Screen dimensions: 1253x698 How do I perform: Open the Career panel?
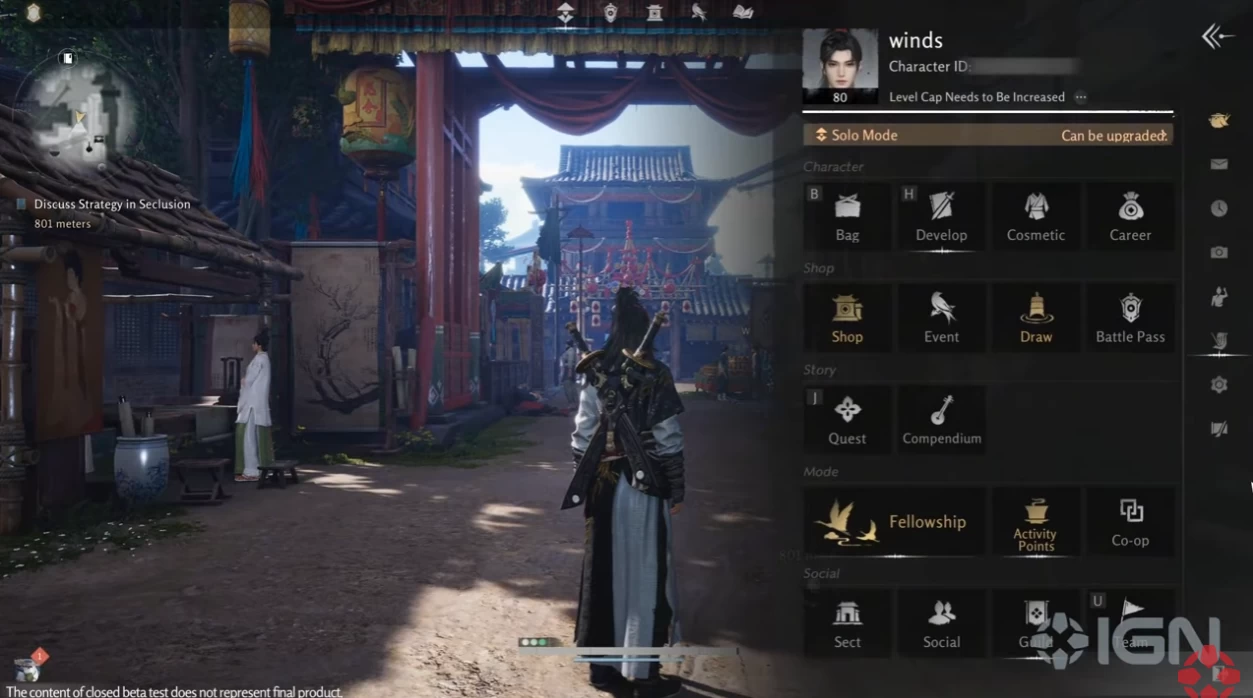[1130, 216]
